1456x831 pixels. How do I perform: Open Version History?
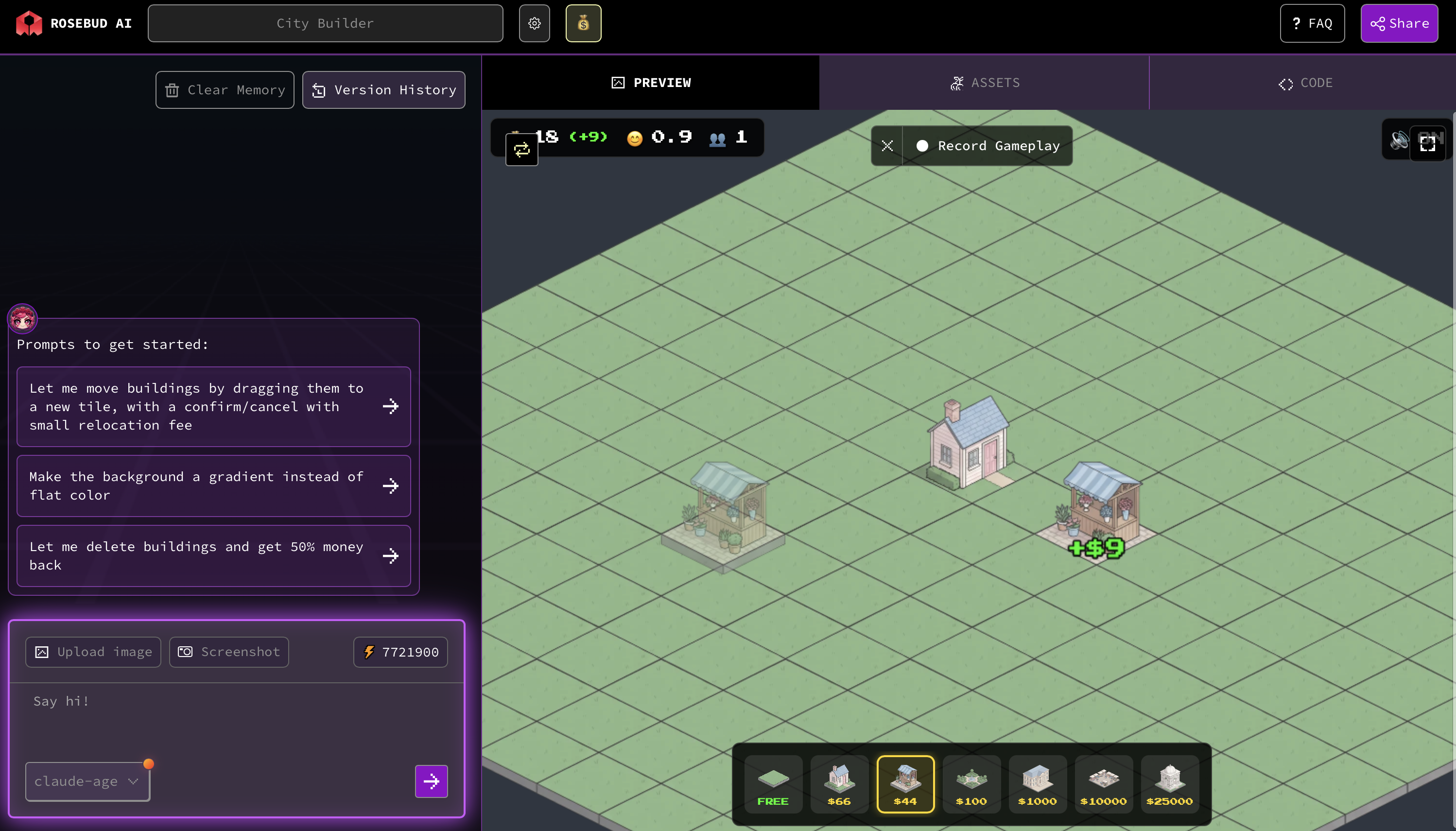click(x=383, y=90)
